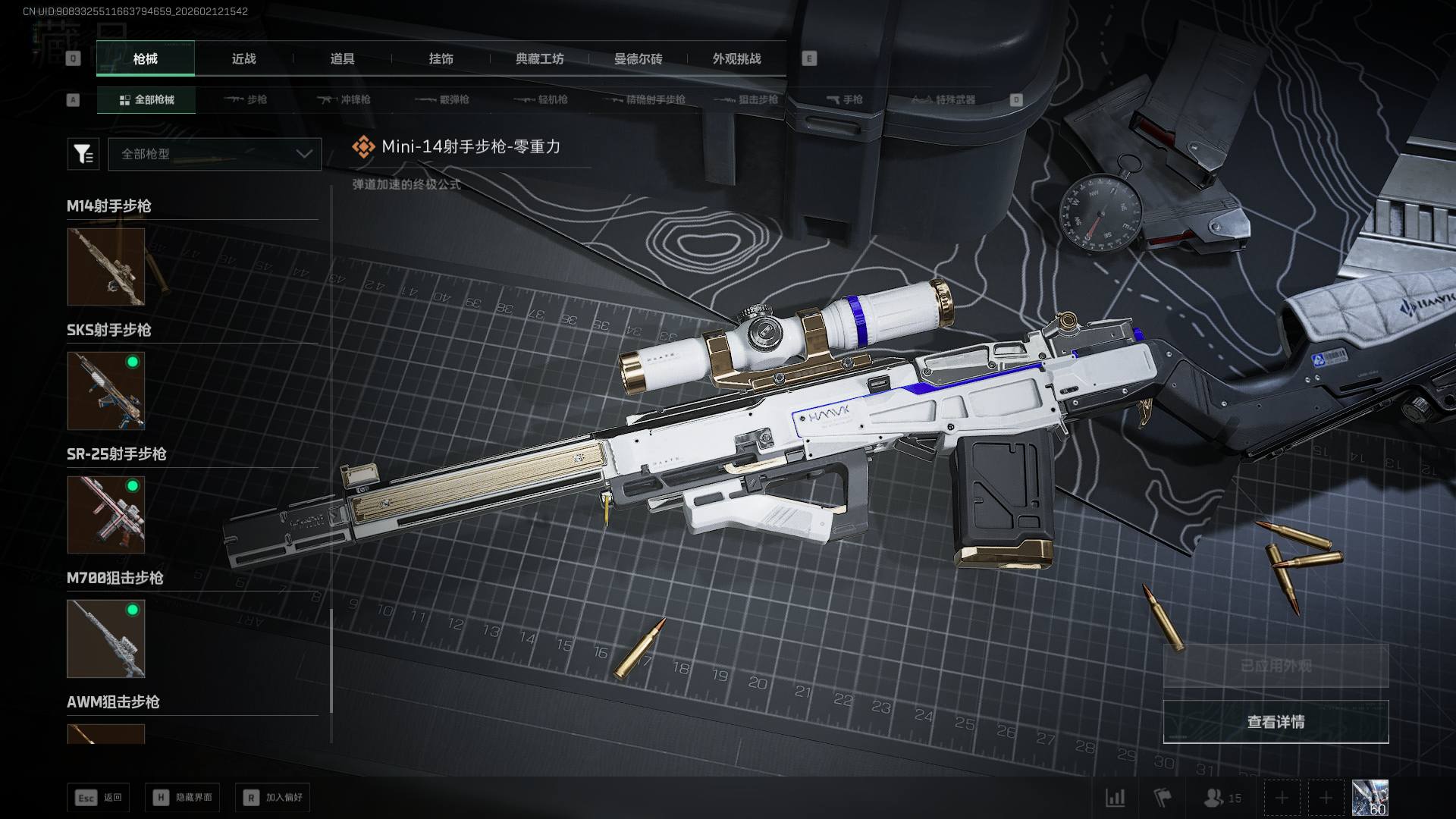Open the 全部枪型 weapon type dropdown
This screenshot has width=1456, height=819.
(215, 154)
